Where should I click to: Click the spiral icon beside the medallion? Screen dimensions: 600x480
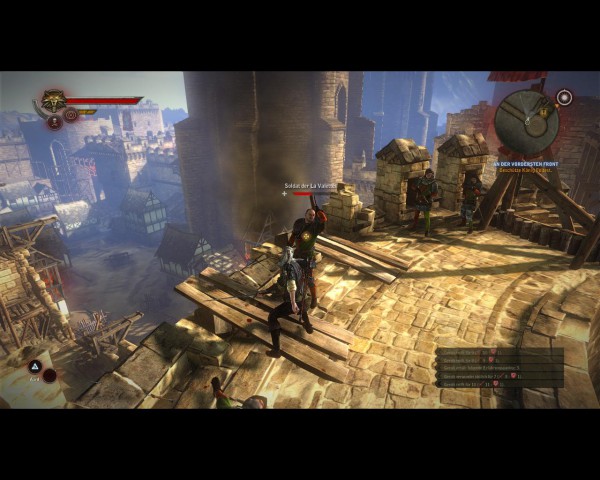70,115
